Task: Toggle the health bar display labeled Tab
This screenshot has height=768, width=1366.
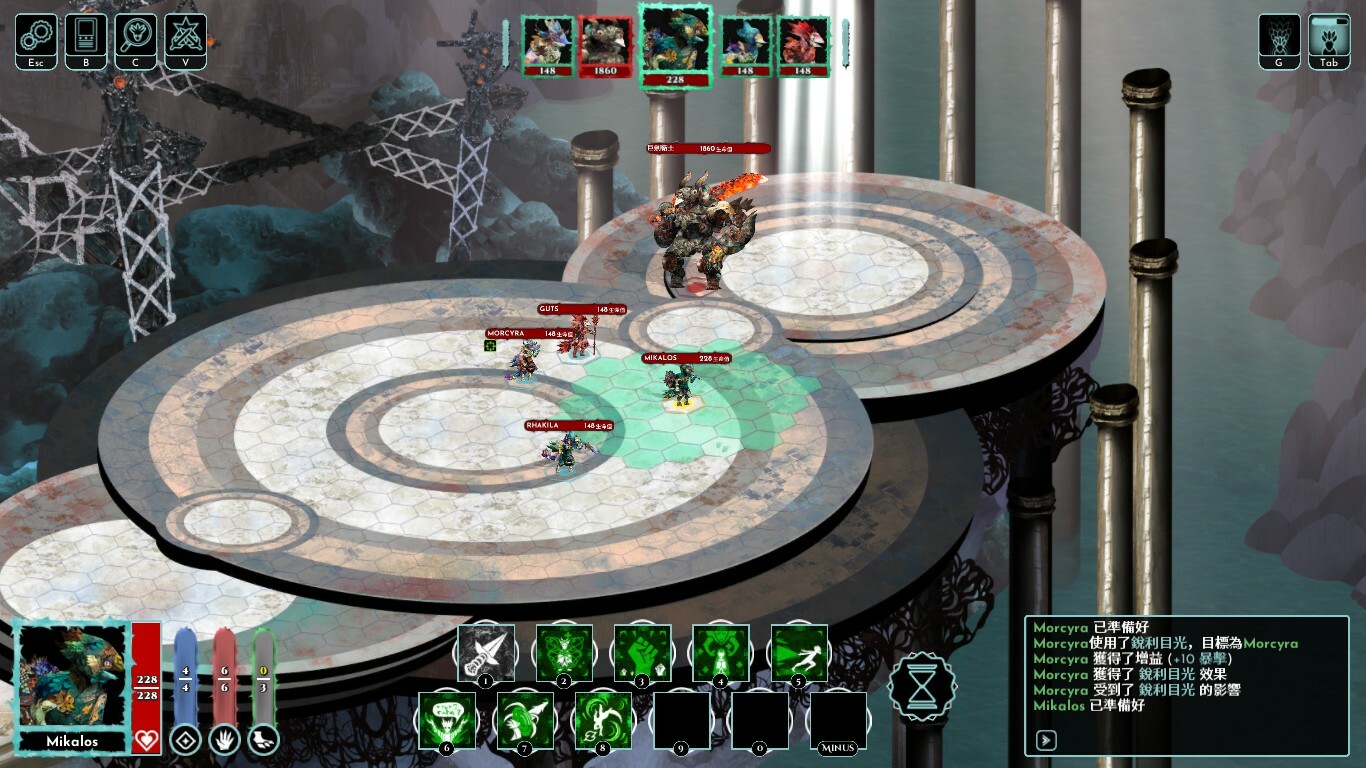Action: (x=1329, y=35)
